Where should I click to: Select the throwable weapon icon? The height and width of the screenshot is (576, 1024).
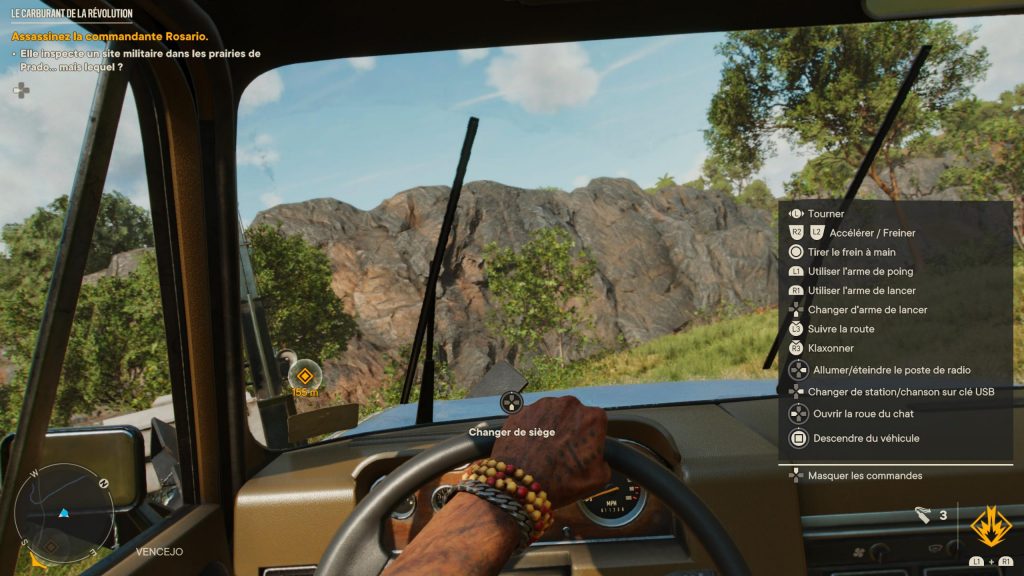[923, 515]
